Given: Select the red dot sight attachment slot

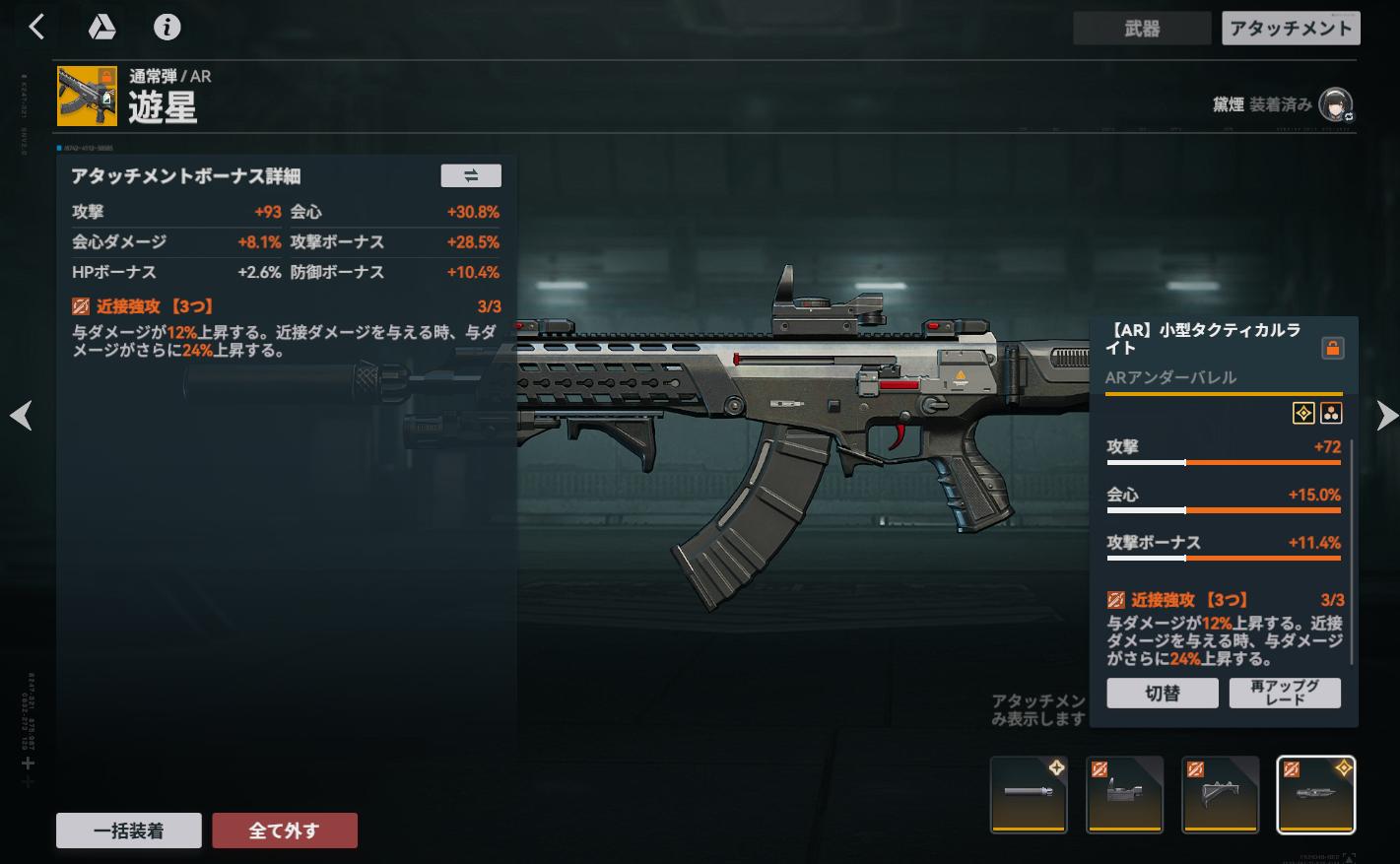Looking at the screenshot, I should [1124, 794].
